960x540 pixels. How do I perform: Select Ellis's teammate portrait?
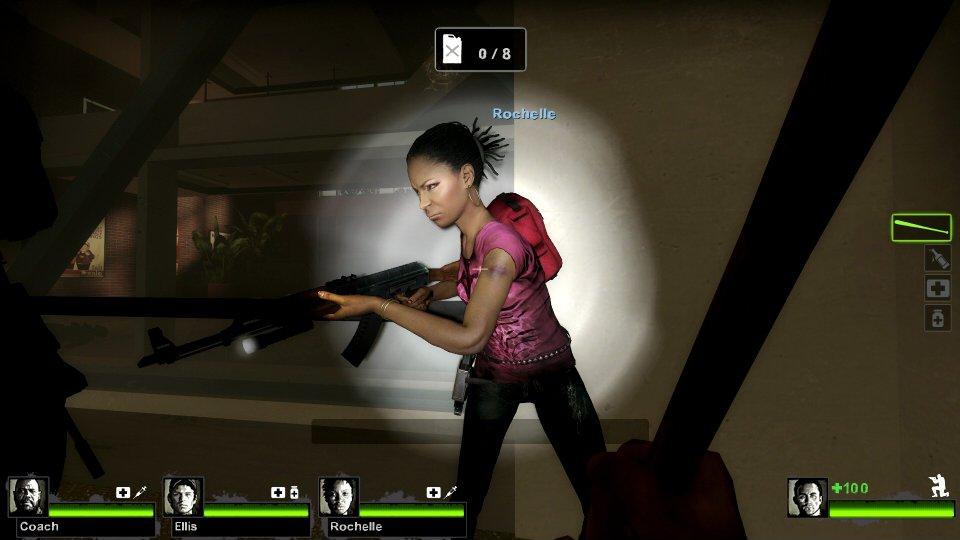[183, 496]
